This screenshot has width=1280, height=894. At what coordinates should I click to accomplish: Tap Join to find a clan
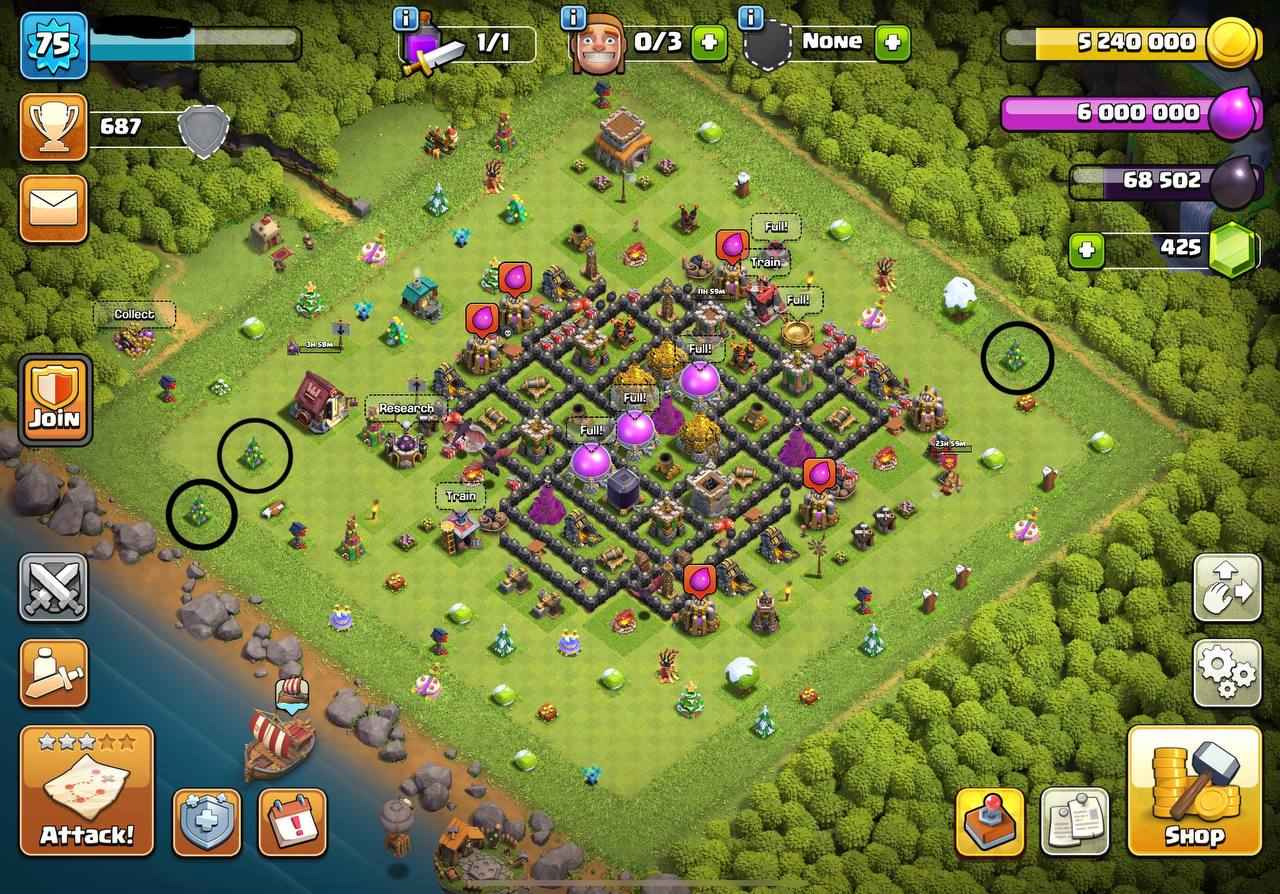pyautogui.click(x=58, y=400)
